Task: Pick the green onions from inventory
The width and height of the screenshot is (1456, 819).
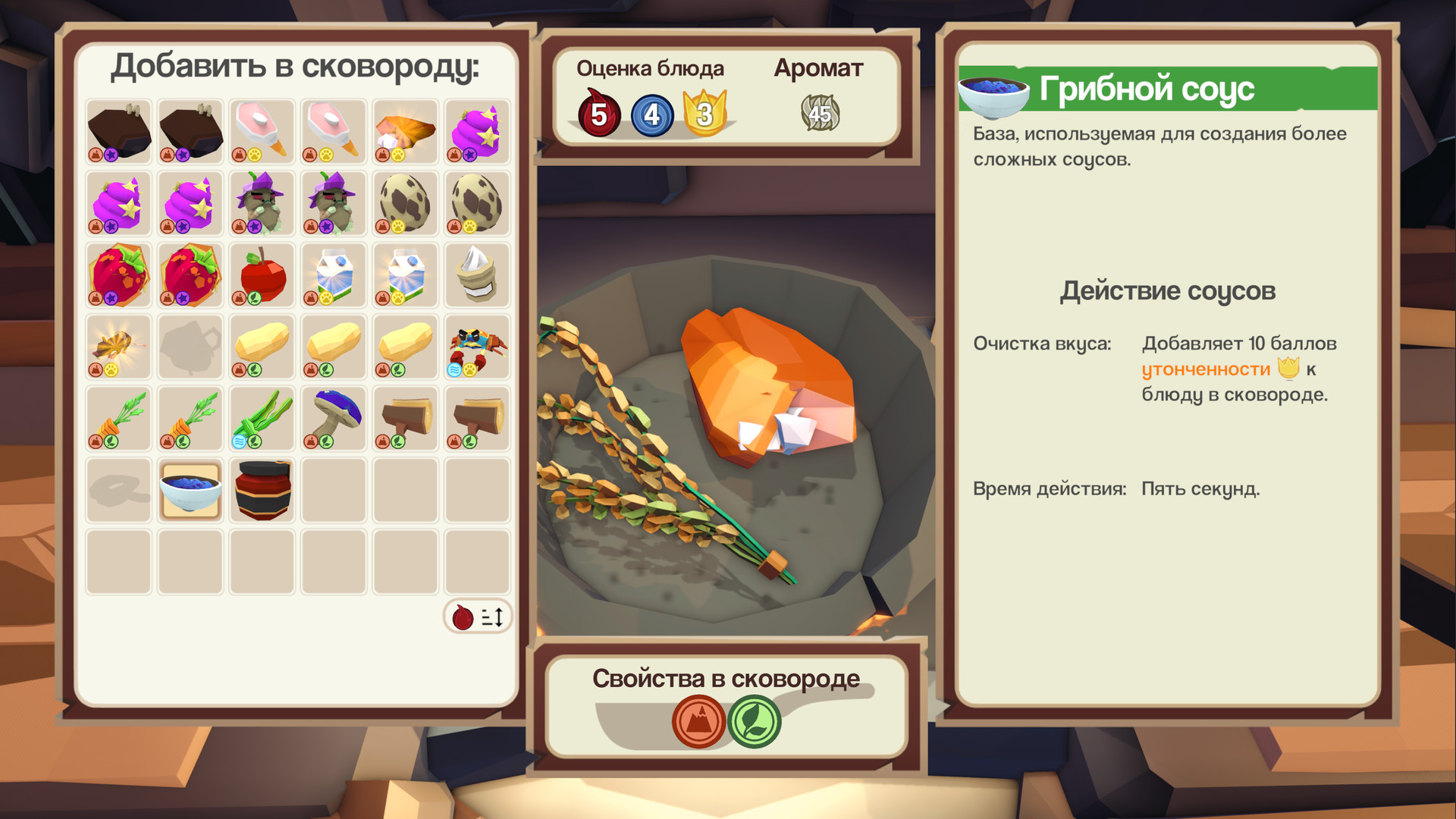Action: (261, 418)
